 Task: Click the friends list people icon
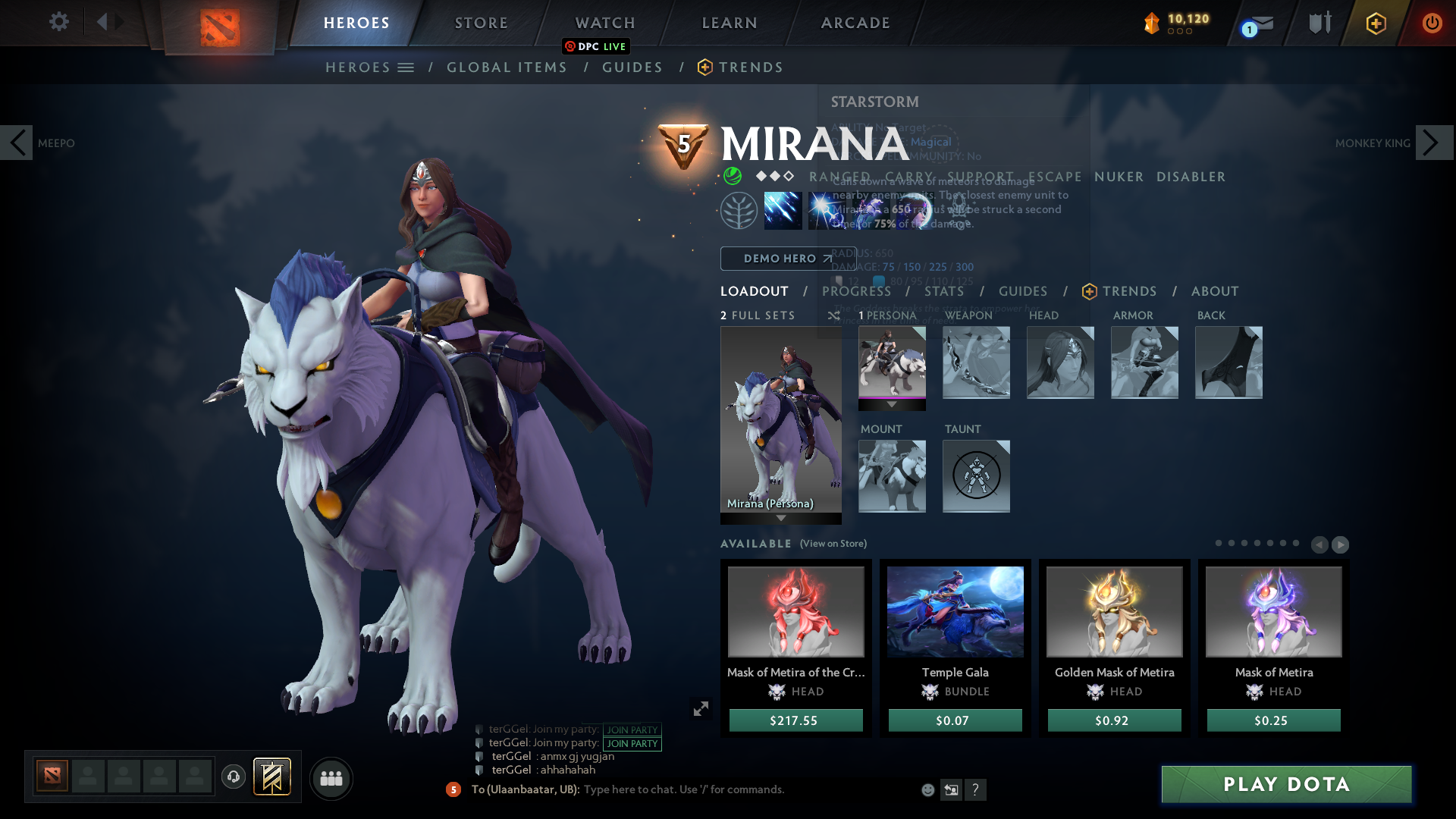coord(331,779)
